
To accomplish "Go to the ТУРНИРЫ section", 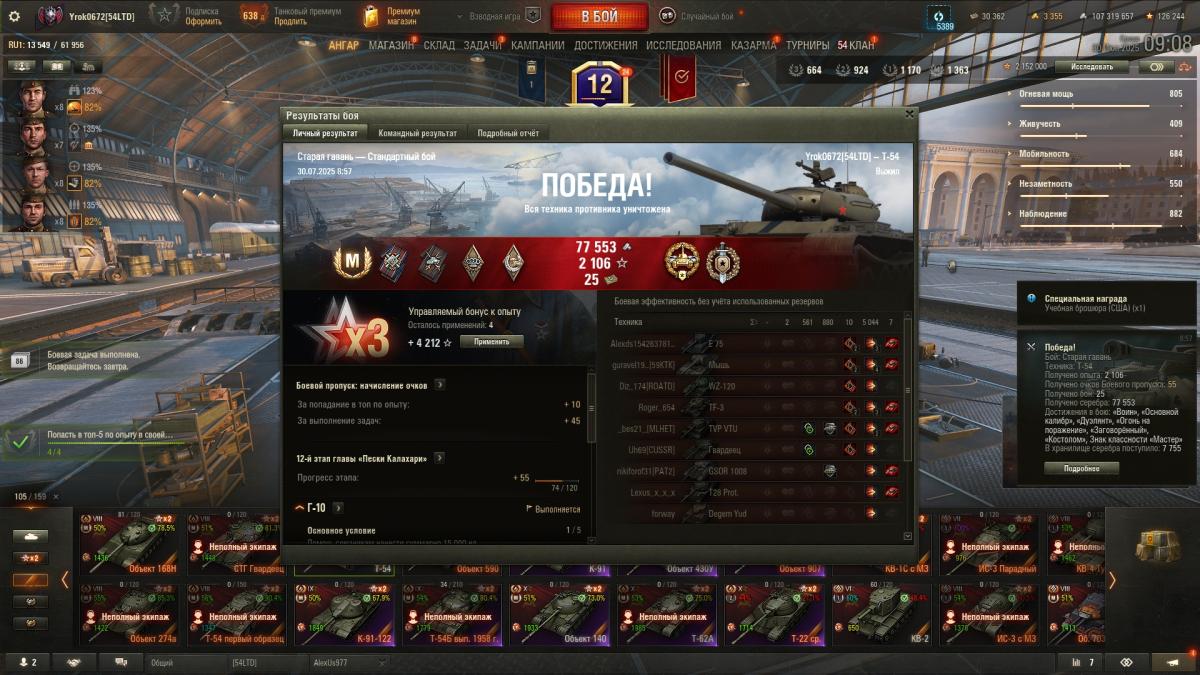I will (807, 45).
